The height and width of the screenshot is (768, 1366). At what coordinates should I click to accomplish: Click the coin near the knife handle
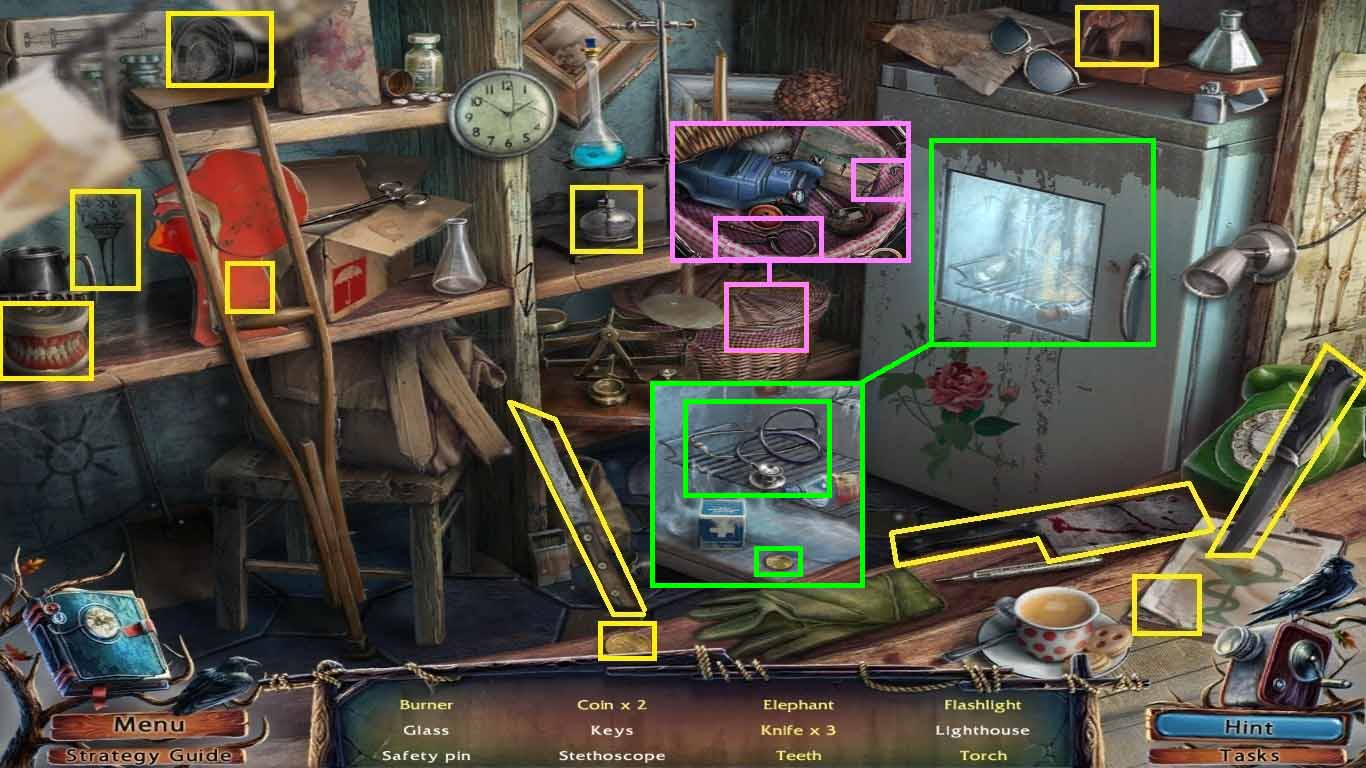click(628, 641)
